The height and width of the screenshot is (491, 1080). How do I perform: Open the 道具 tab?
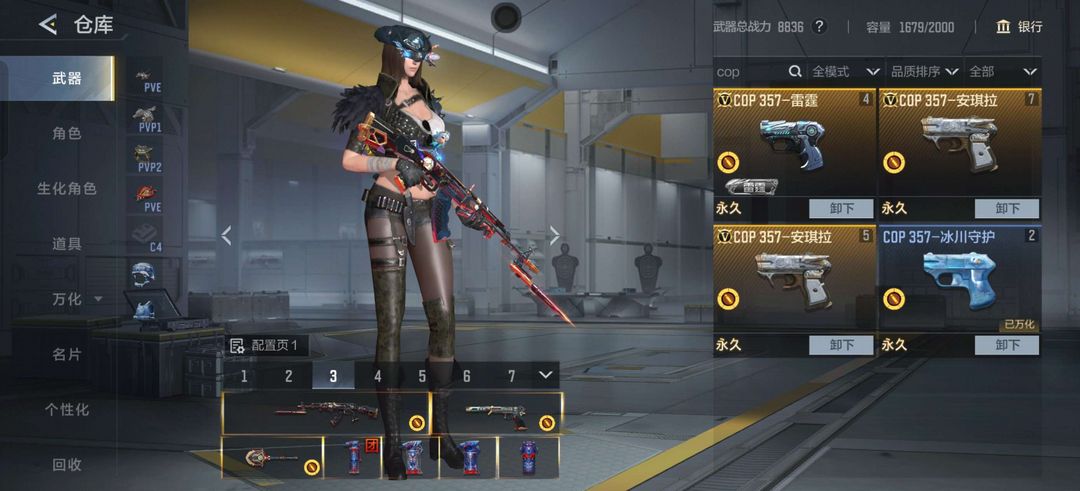(x=67, y=243)
